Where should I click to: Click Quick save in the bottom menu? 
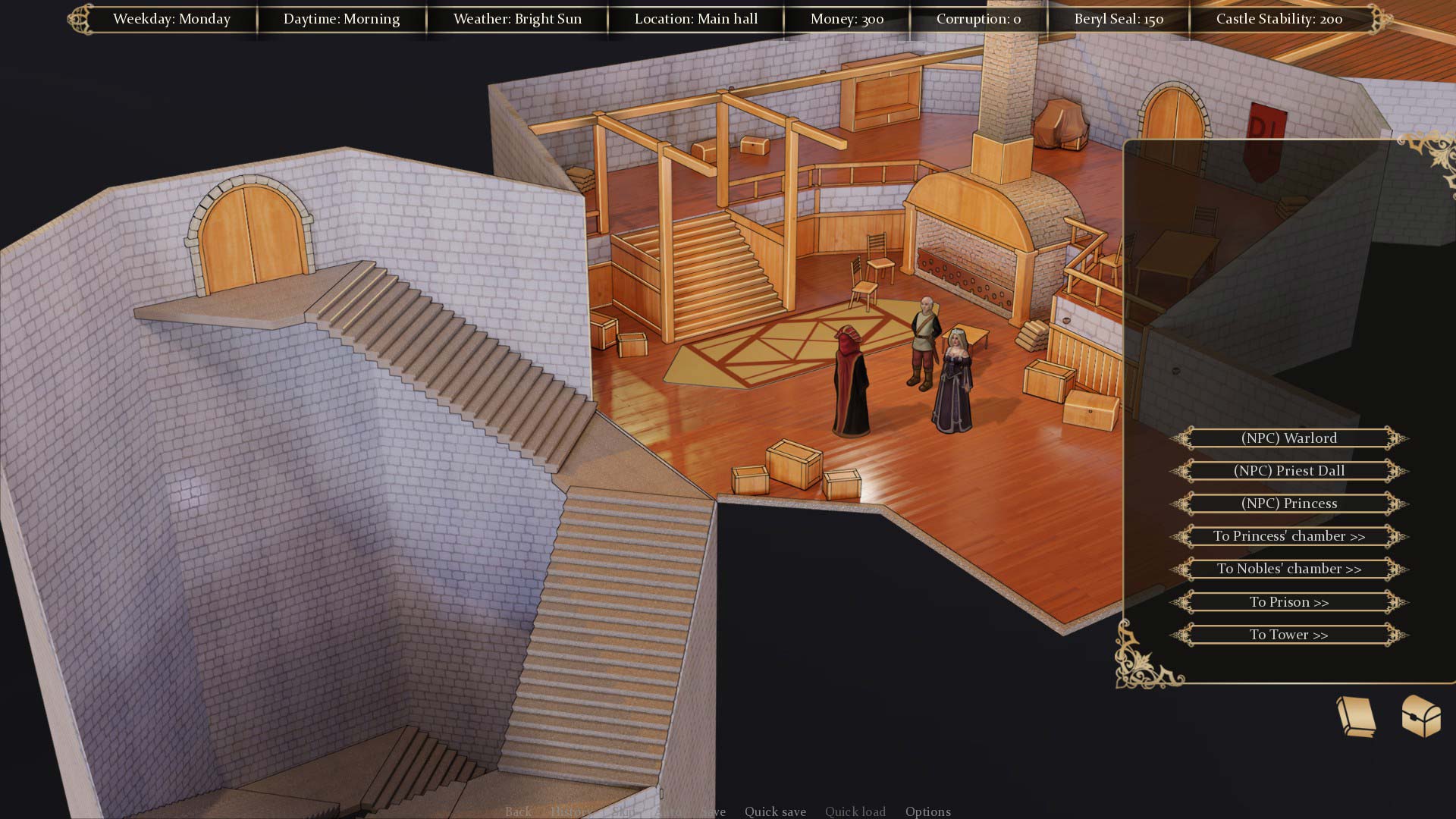(x=775, y=811)
